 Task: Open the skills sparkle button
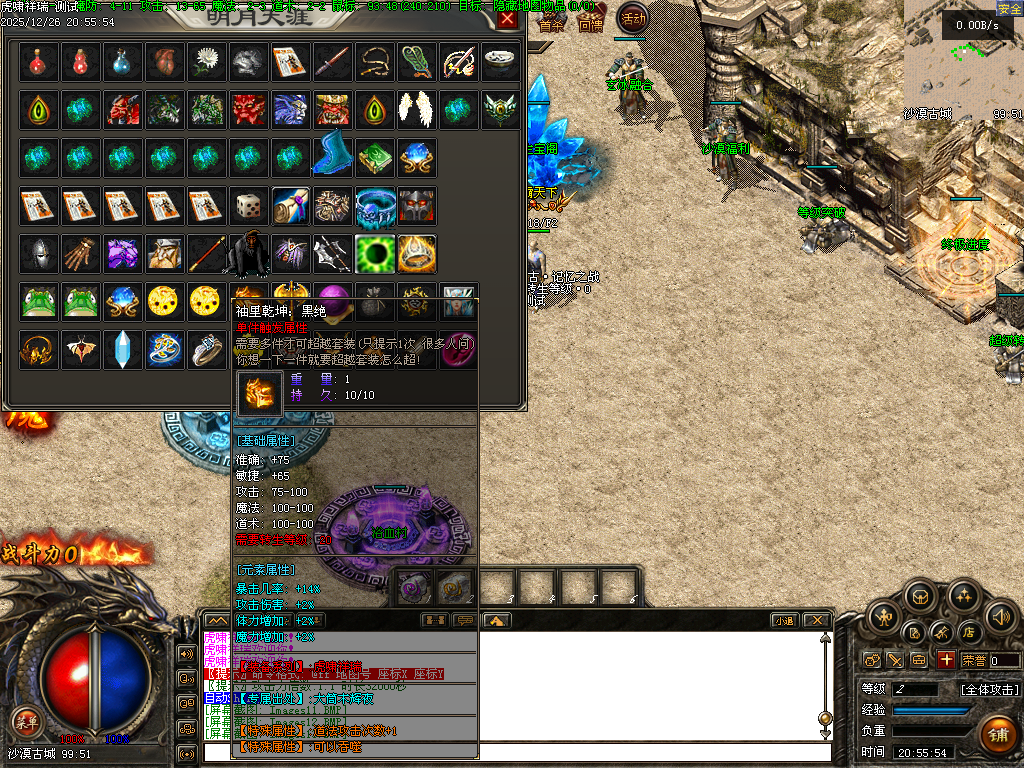(x=964, y=597)
